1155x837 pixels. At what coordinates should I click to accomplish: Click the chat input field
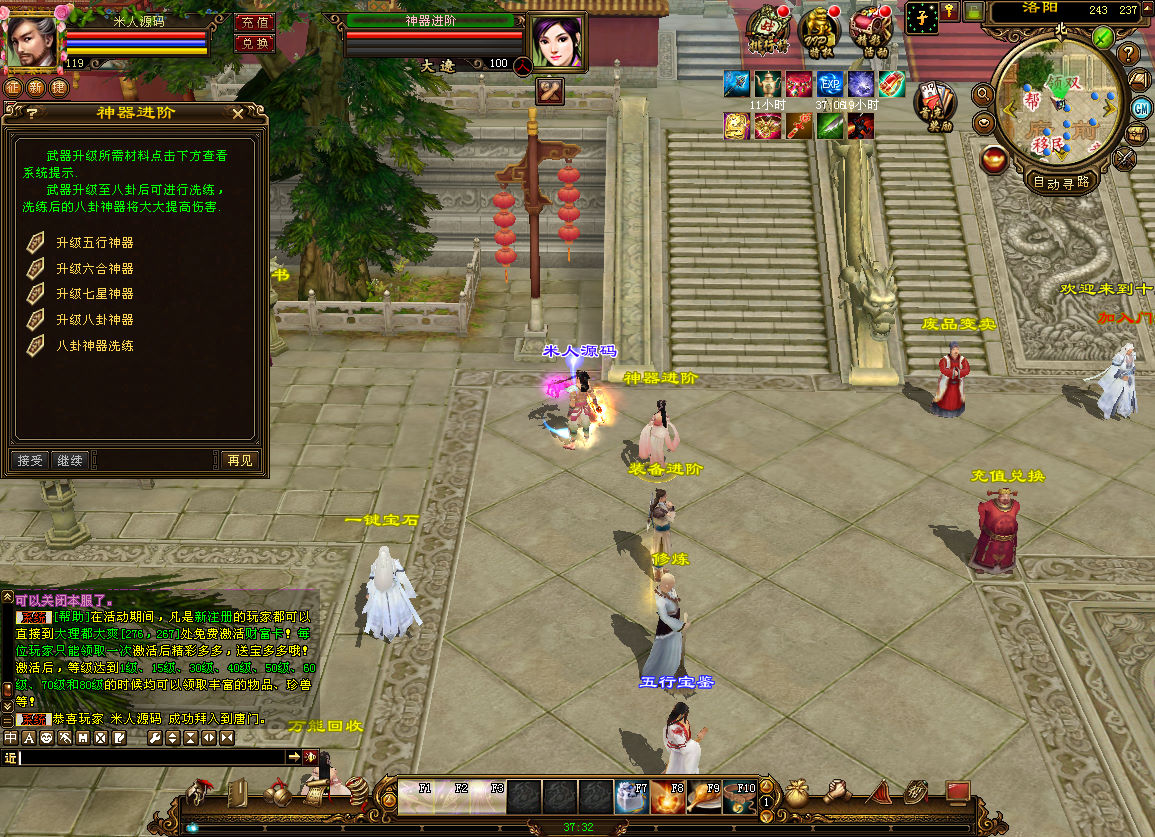150,758
